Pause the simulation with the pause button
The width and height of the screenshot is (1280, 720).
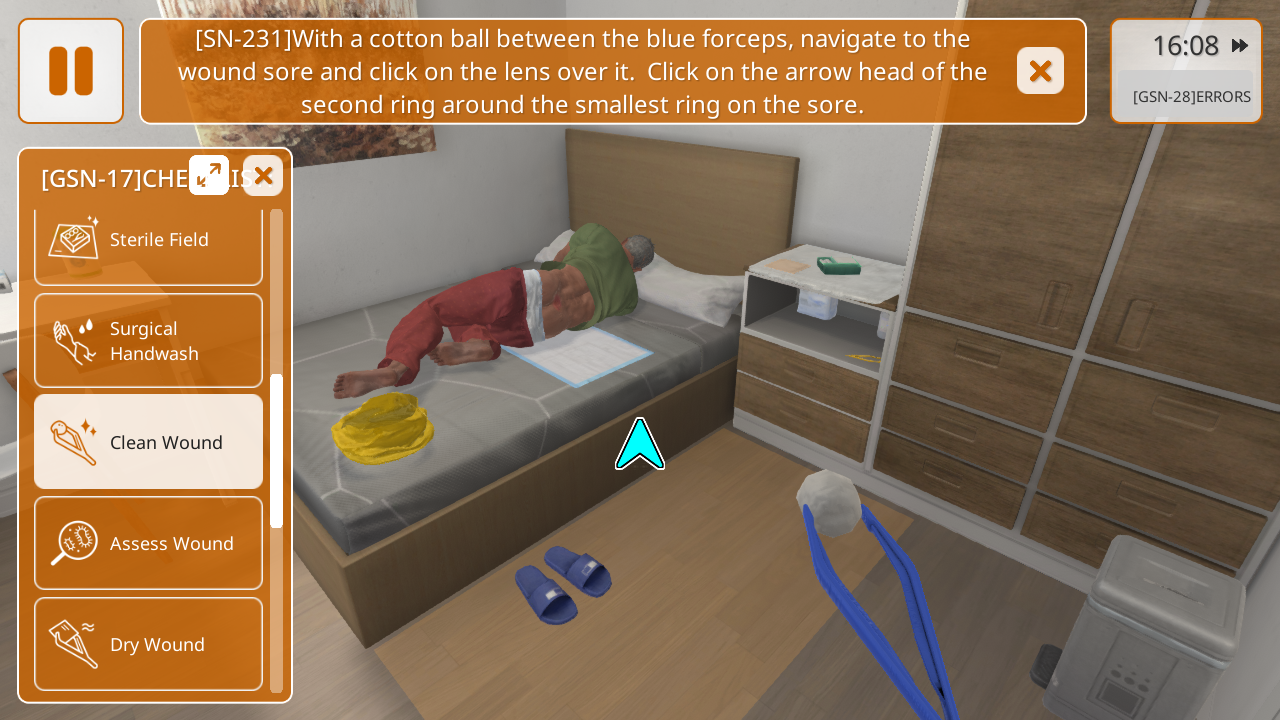click(x=71, y=71)
